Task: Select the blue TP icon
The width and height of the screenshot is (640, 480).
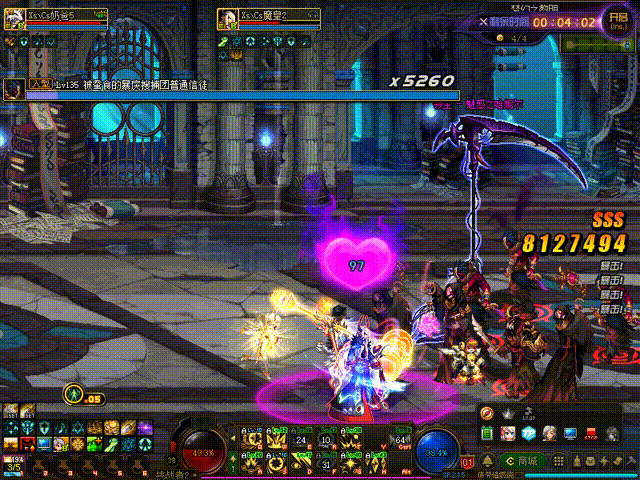Action: click(528, 433)
